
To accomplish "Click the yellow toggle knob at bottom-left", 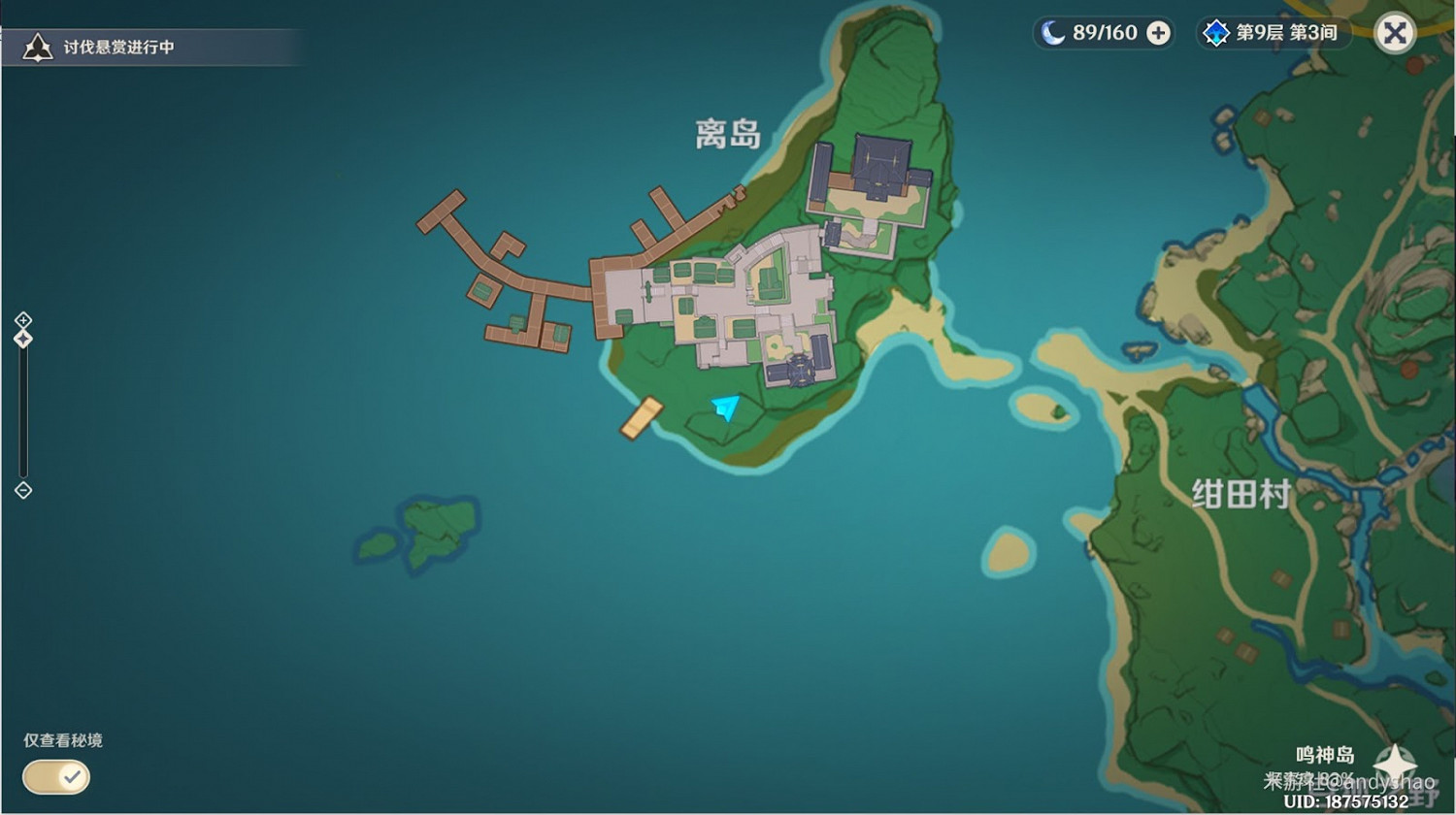I will coord(70,777).
